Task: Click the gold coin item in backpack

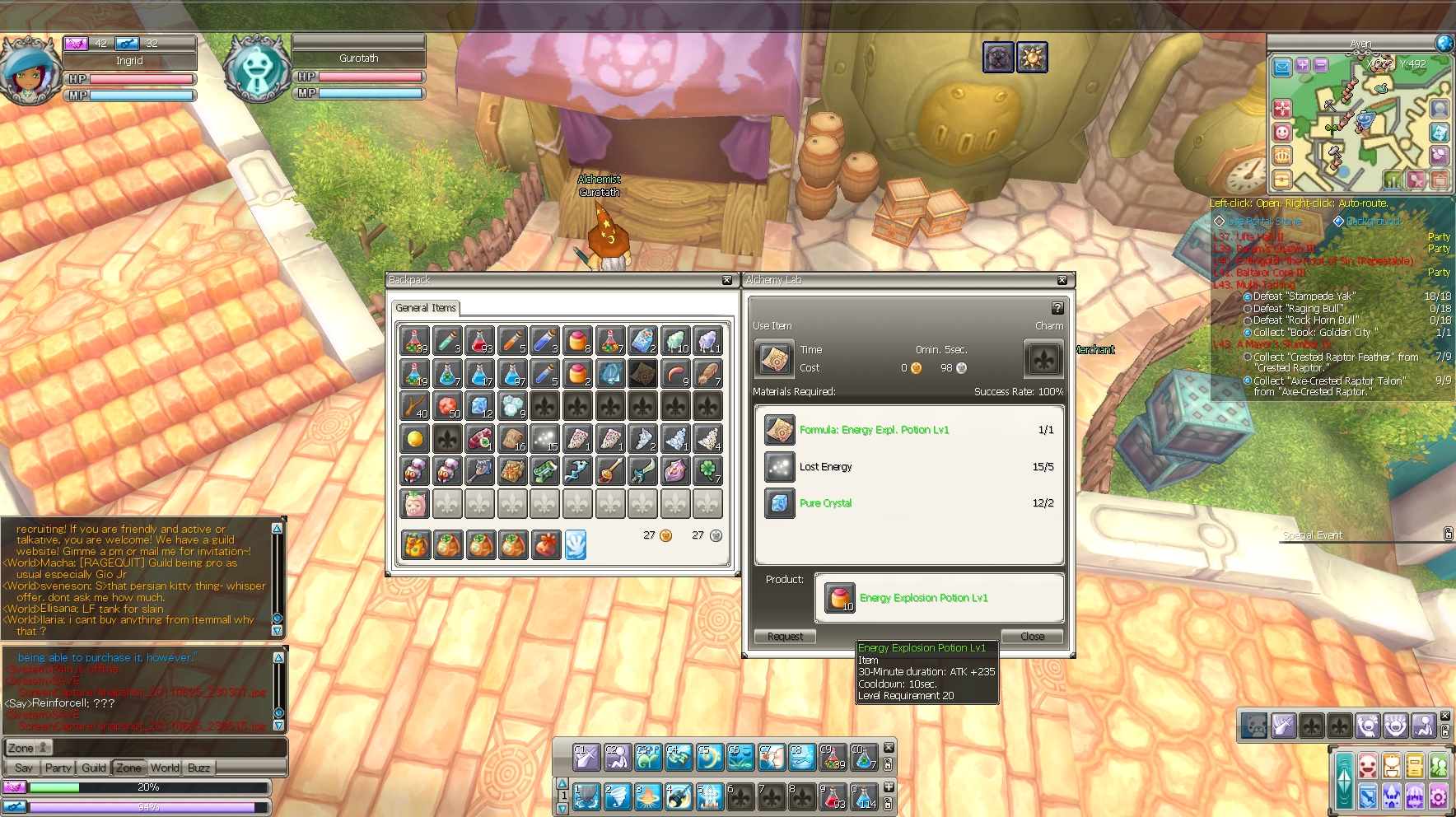Action: pos(415,438)
